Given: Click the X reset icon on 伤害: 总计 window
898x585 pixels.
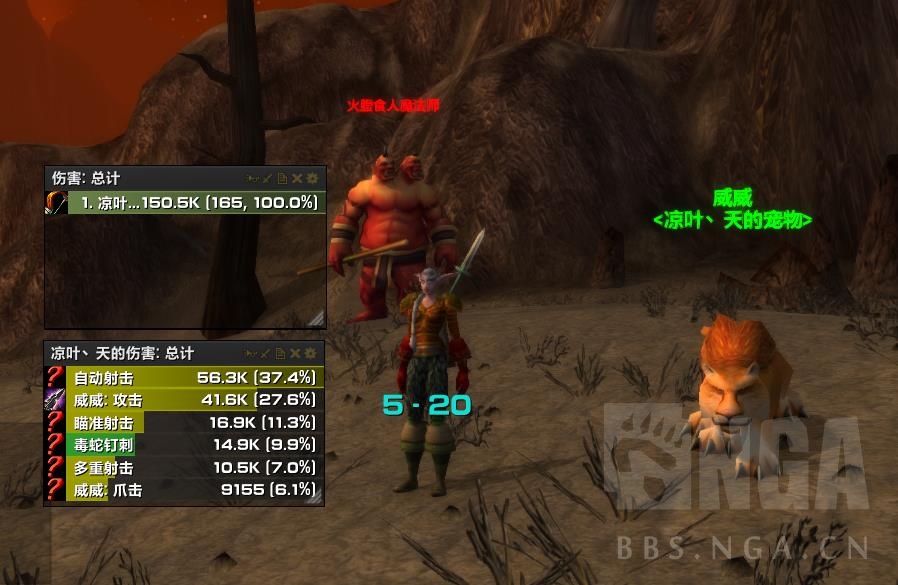Looking at the screenshot, I should pyautogui.click(x=297, y=178).
